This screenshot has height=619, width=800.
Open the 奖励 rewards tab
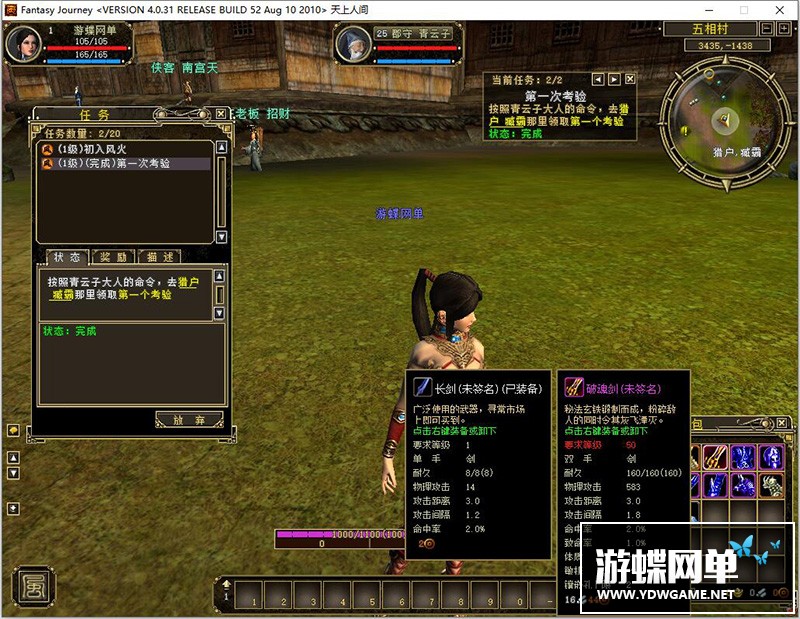tap(113, 257)
